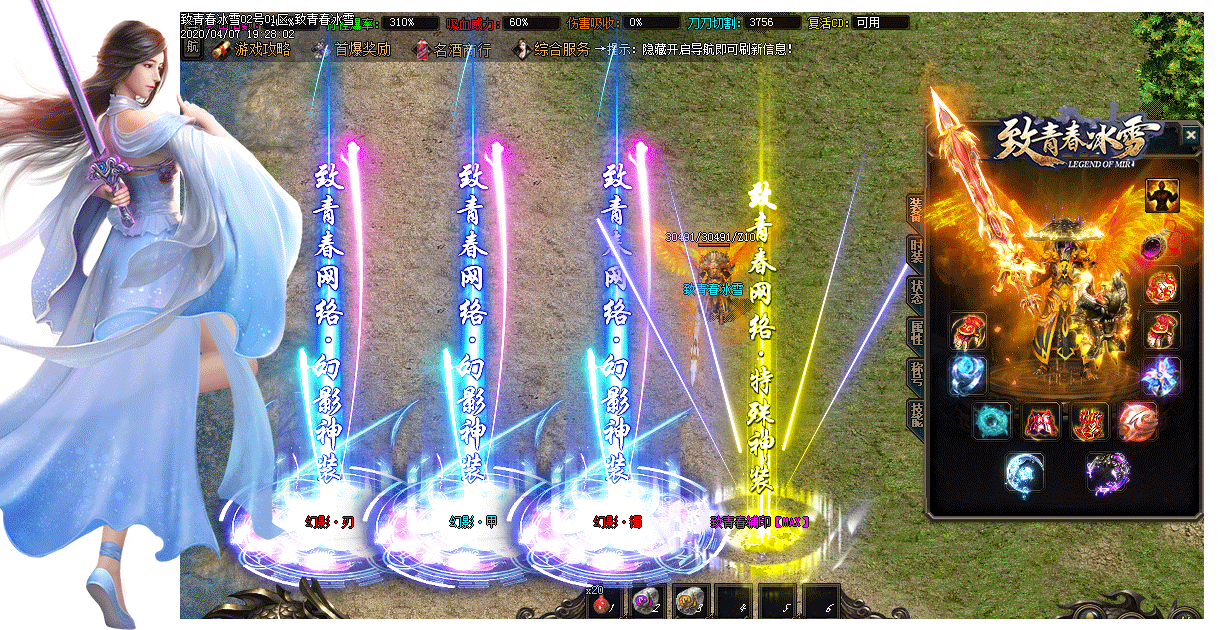
Task: Select the purple dragon ring equipment slot
Action: click(x=1110, y=471)
